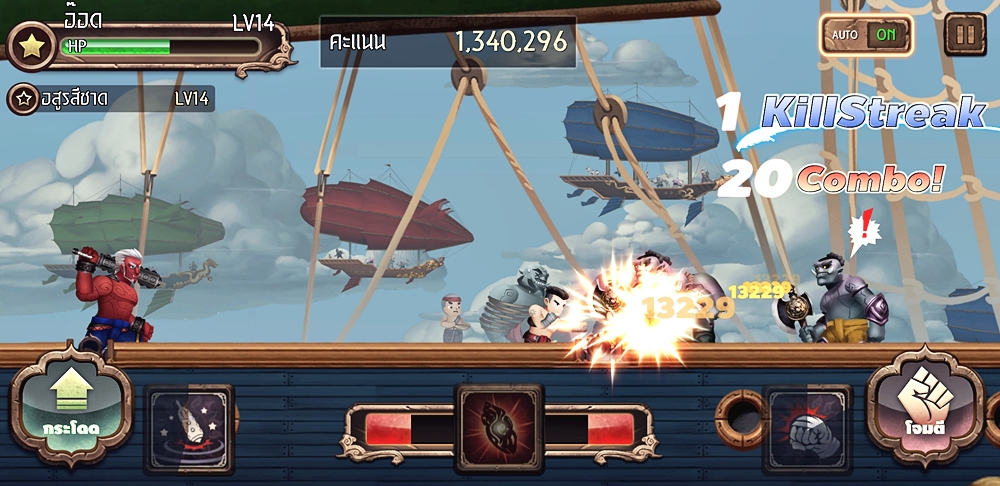Tap the green arrow jump button
Viewport: 1000px width, 486px height.
71,410
